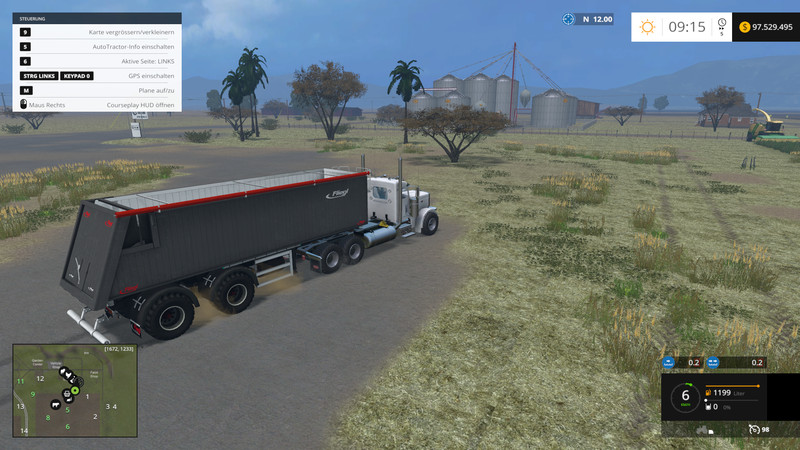Open the sunny weather forecast icon
The image size is (800, 450).
pyautogui.click(x=649, y=27)
